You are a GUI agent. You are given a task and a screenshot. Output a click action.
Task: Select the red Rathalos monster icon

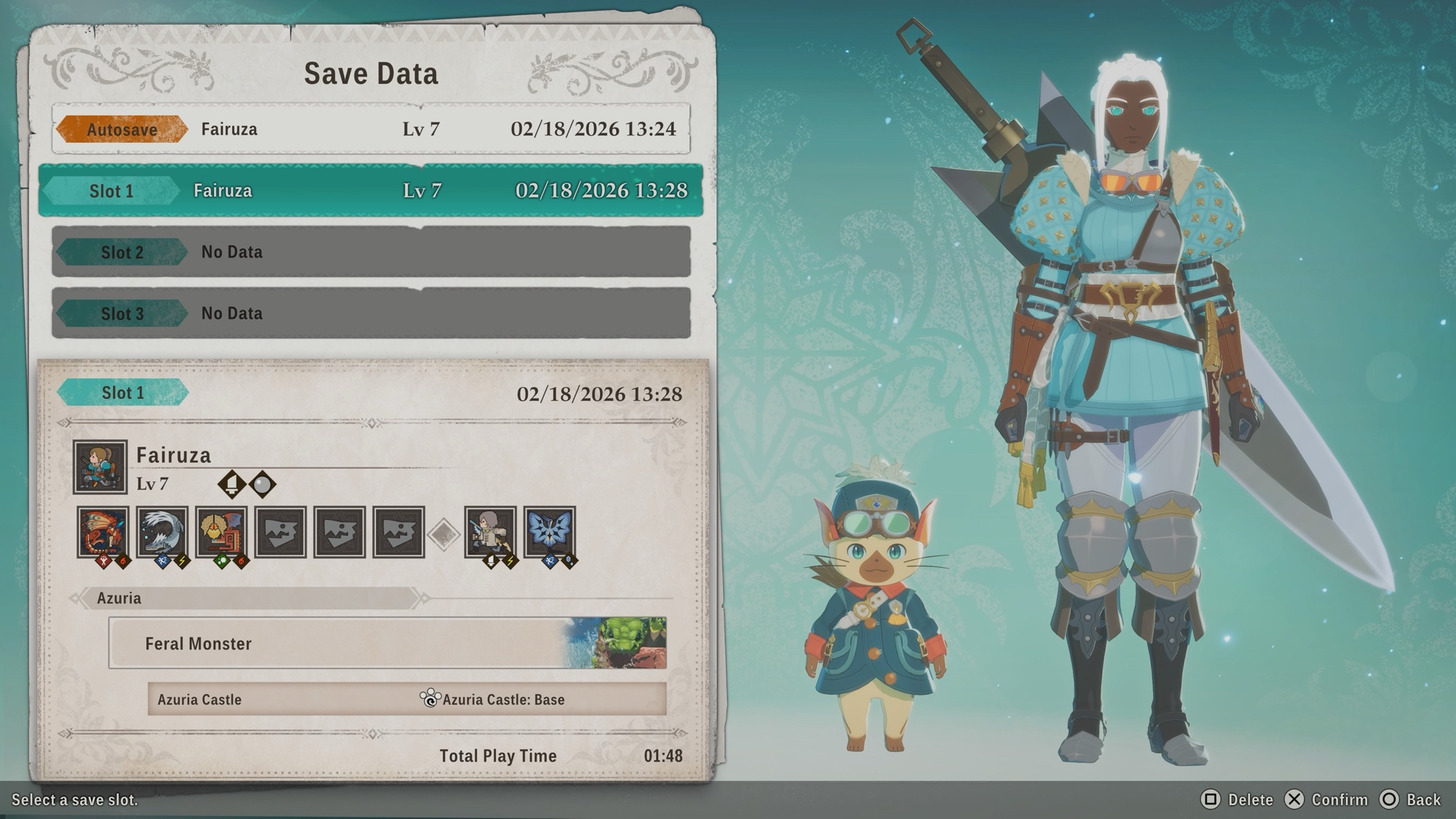[x=103, y=532]
